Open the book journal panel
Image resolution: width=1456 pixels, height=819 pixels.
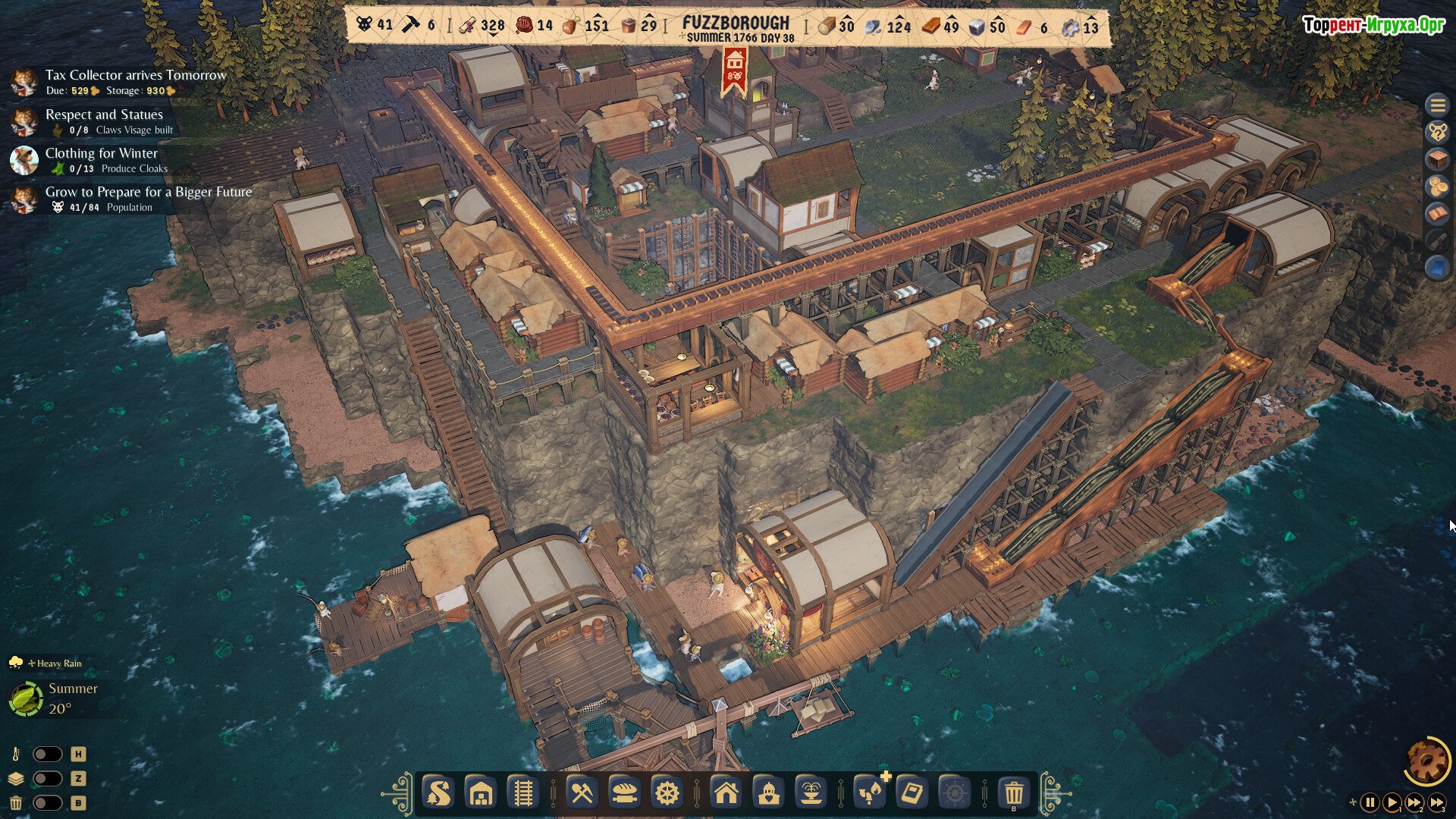coord(1437,214)
